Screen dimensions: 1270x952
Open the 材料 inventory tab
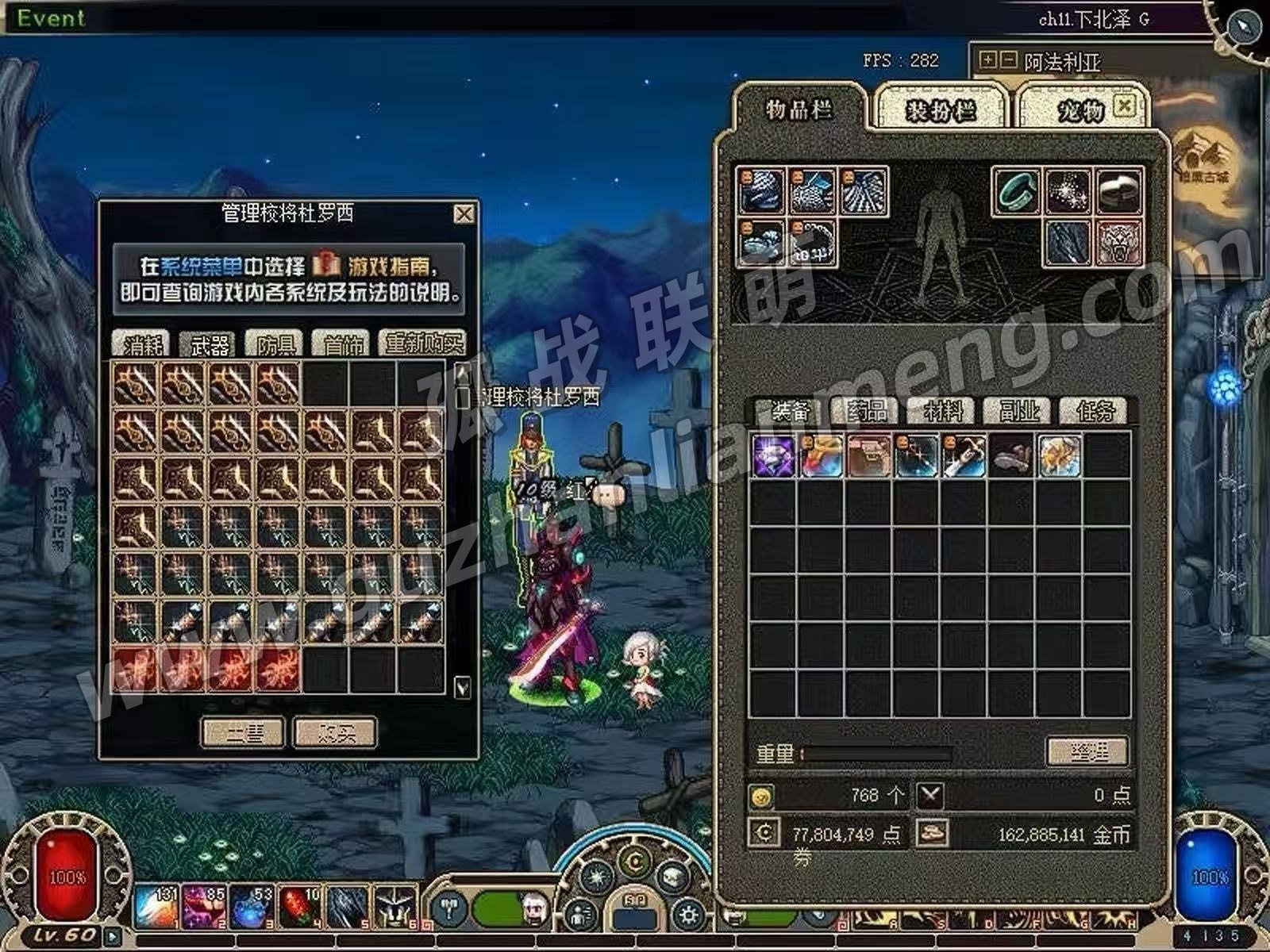click(x=943, y=411)
